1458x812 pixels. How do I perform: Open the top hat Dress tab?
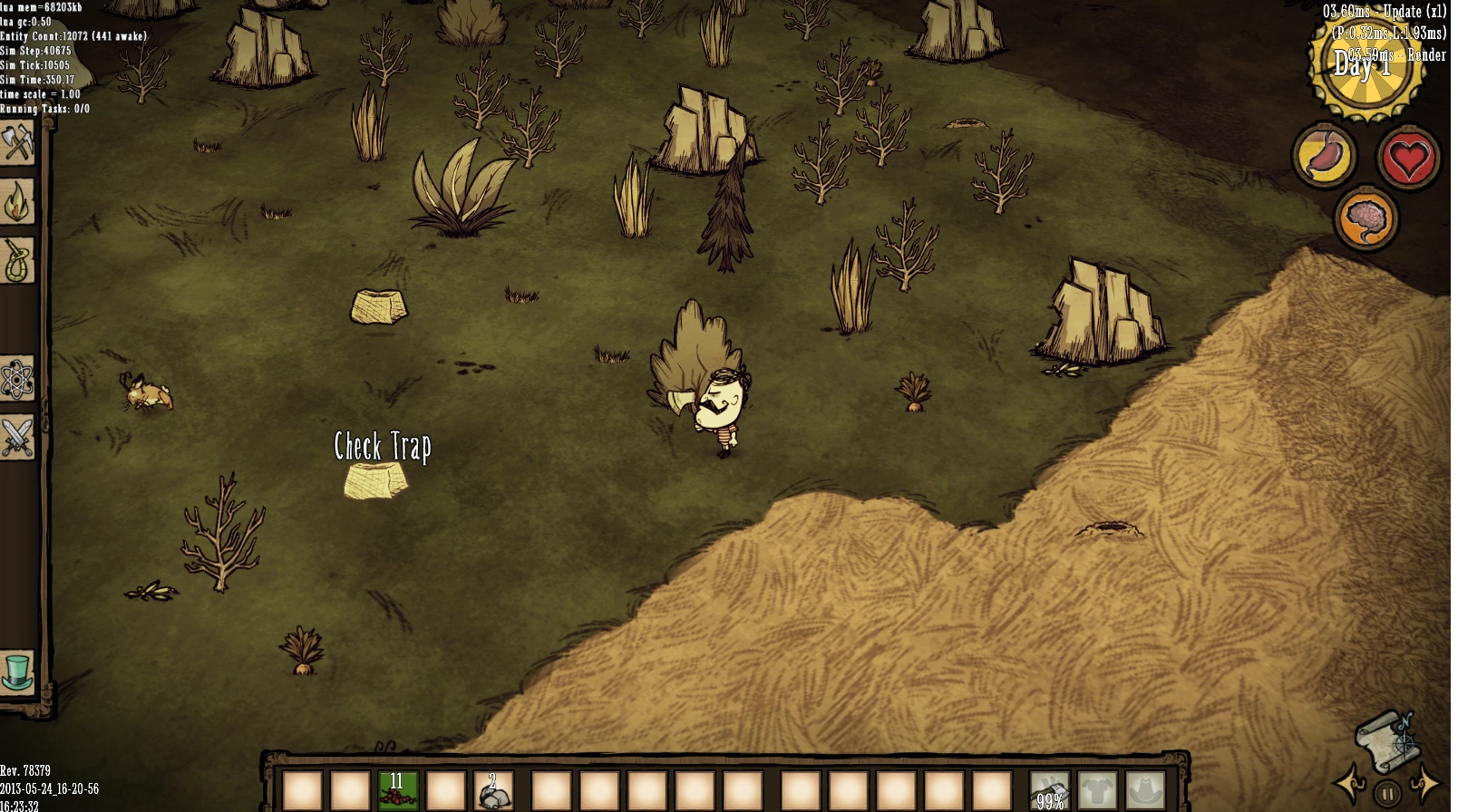[x=17, y=673]
